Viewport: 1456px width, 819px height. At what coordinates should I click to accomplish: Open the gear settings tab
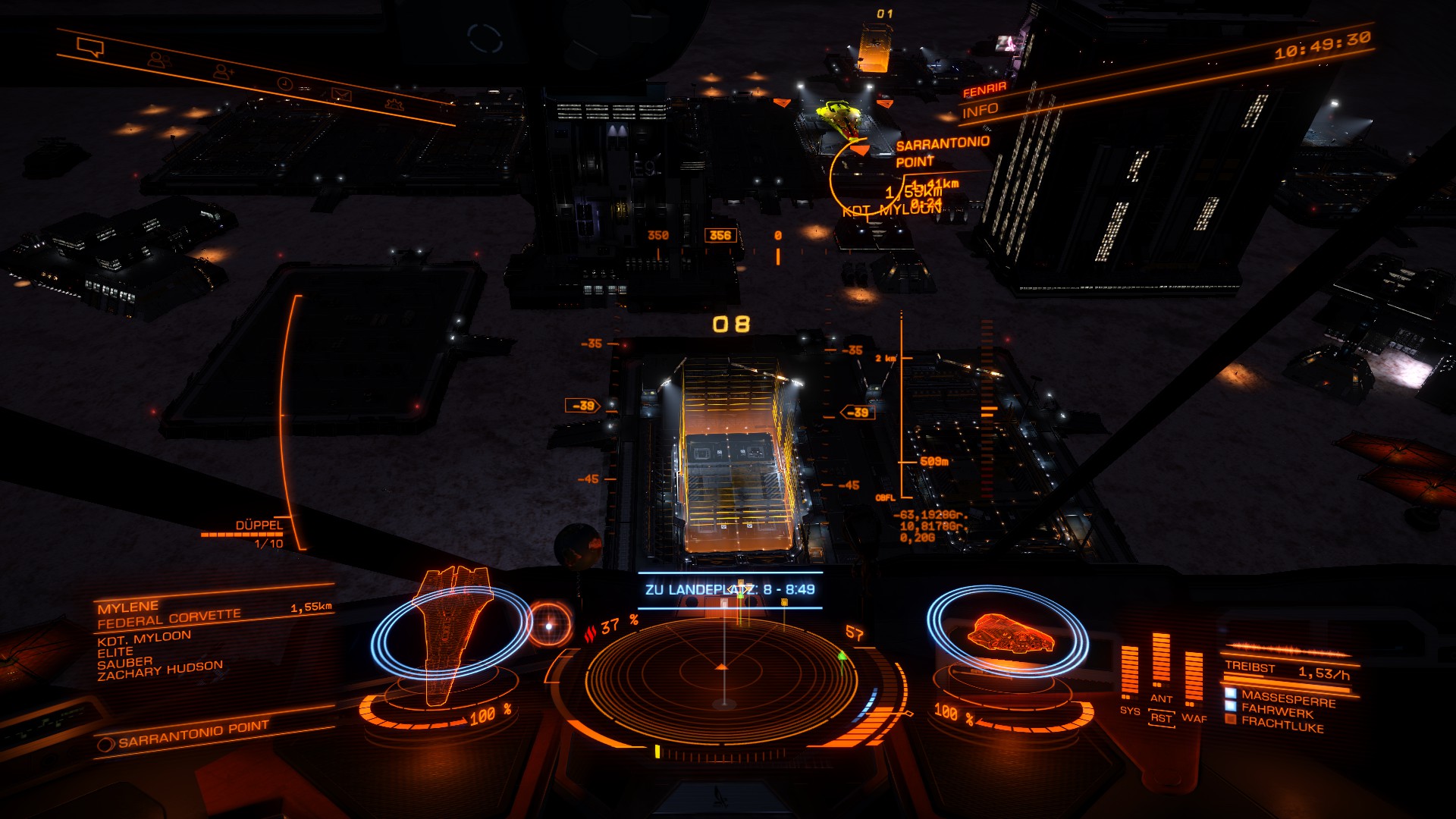394,104
